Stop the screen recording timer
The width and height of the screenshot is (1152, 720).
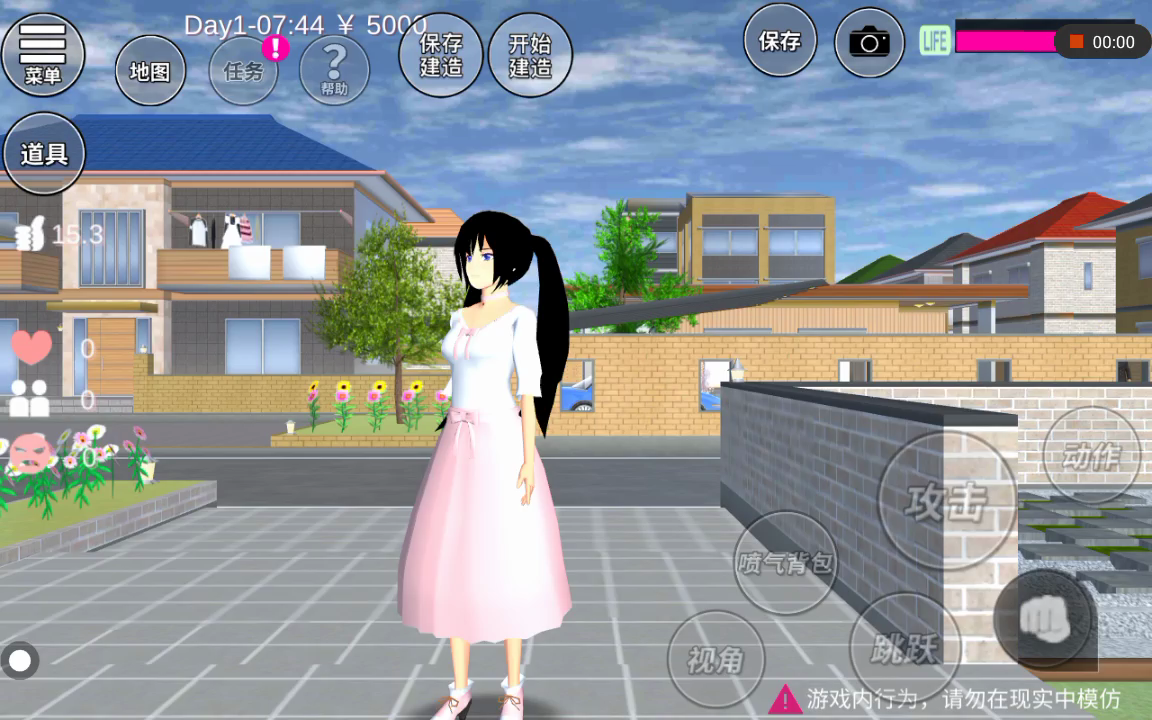tap(1077, 42)
